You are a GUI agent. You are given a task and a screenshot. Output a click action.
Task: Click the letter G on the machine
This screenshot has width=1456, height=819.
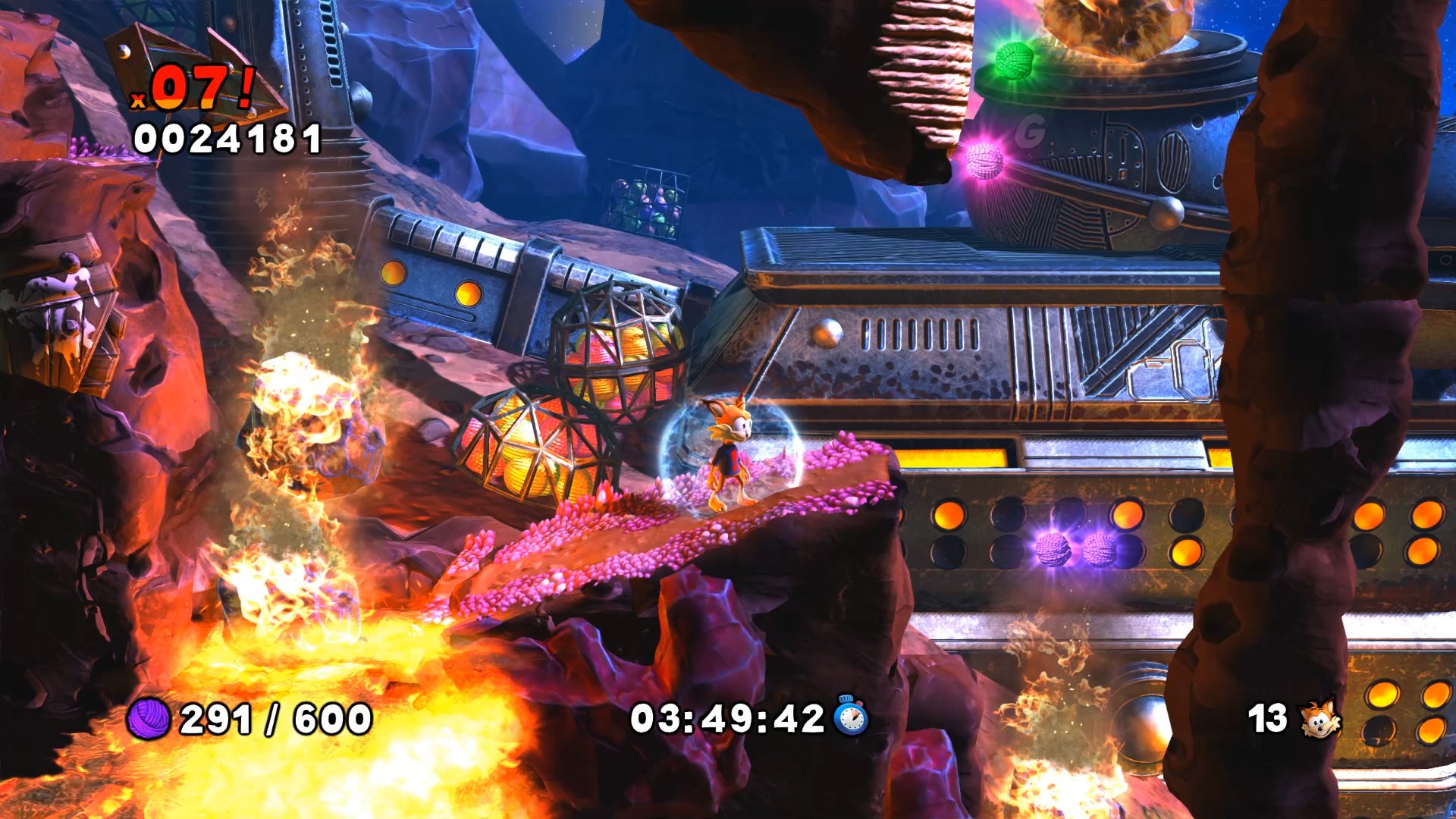(1028, 130)
